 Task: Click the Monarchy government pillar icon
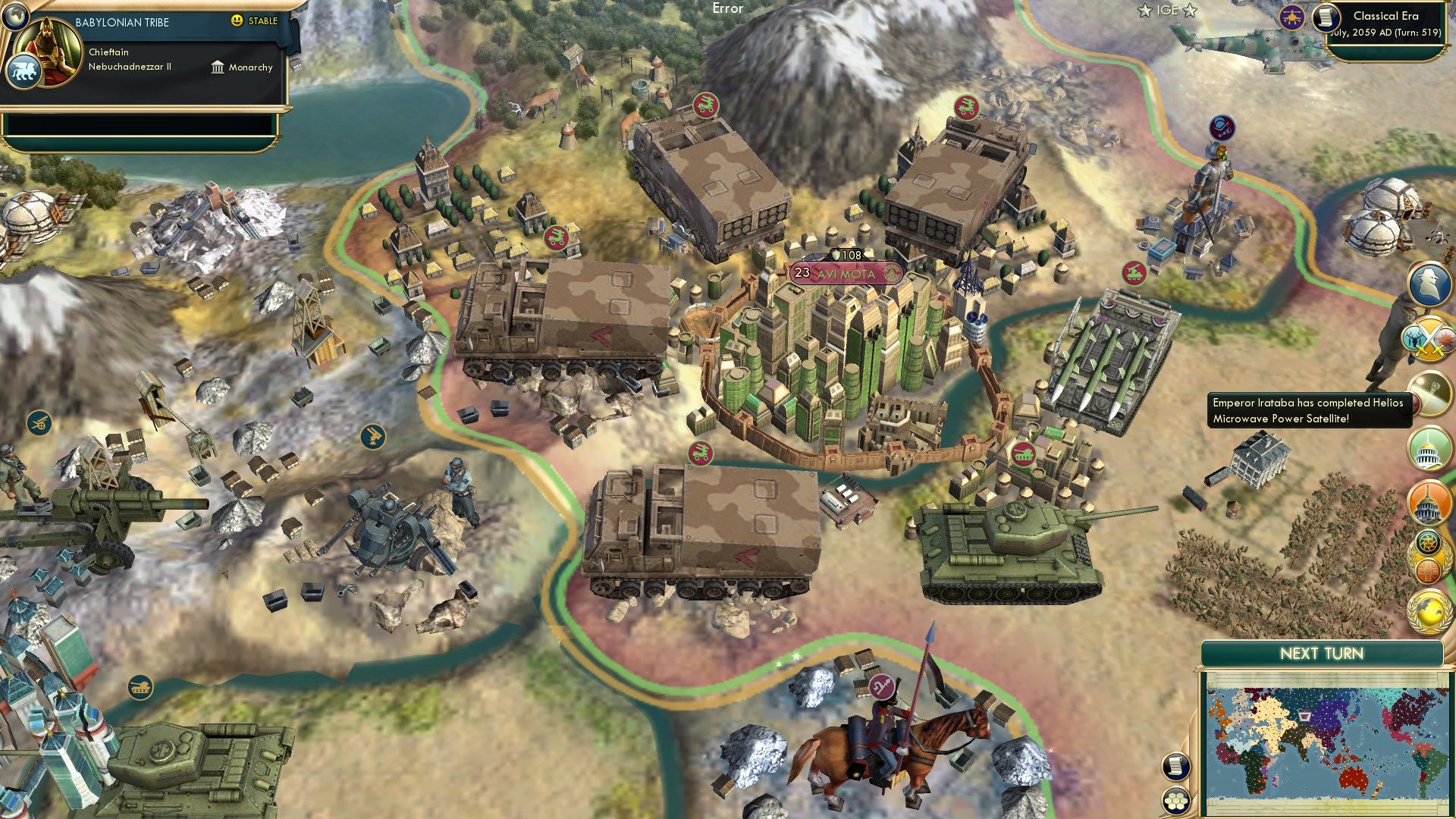(x=216, y=67)
